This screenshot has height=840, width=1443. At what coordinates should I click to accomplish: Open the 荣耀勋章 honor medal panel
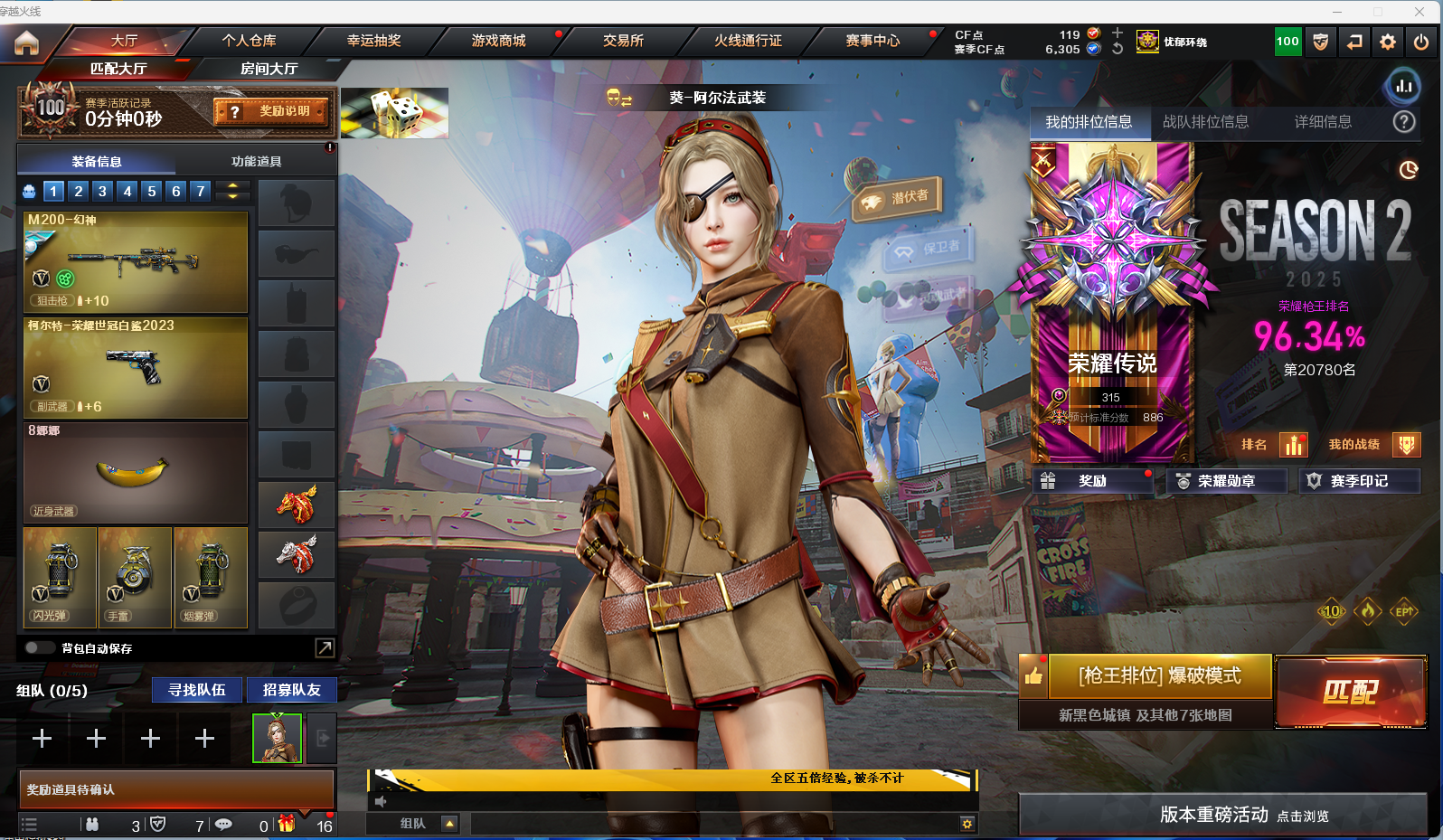1226,481
